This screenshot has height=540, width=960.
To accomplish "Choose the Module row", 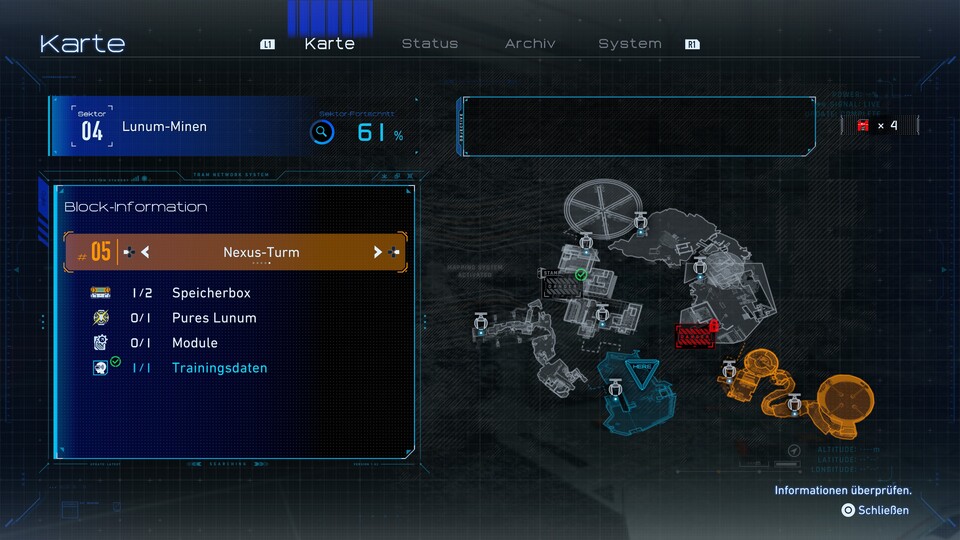I will [194, 343].
